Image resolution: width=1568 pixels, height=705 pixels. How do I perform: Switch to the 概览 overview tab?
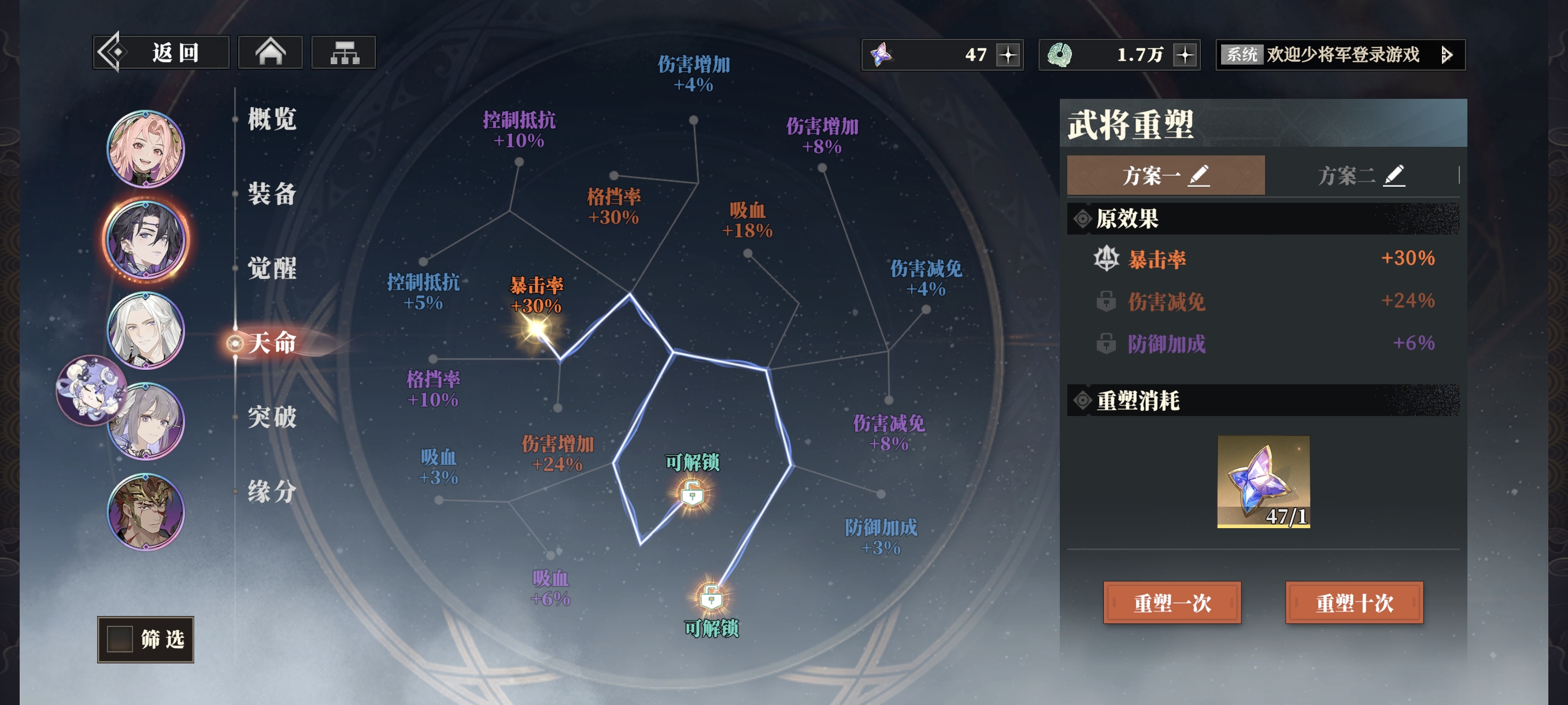pos(272,119)
